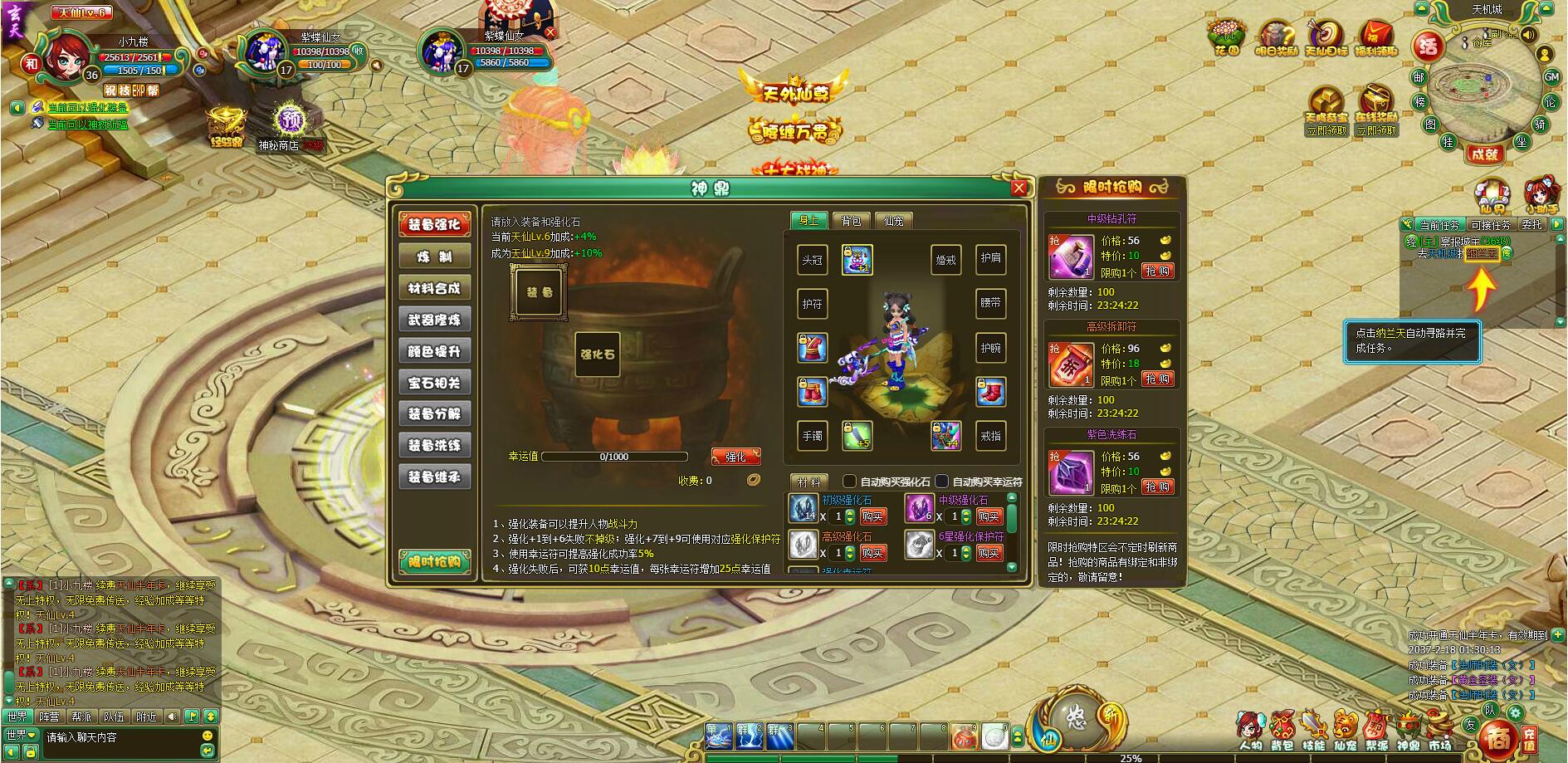Toggle the 自动购买幸运符 checkbox
This screenshot has height=763, width=1568.
pos(941,482)
